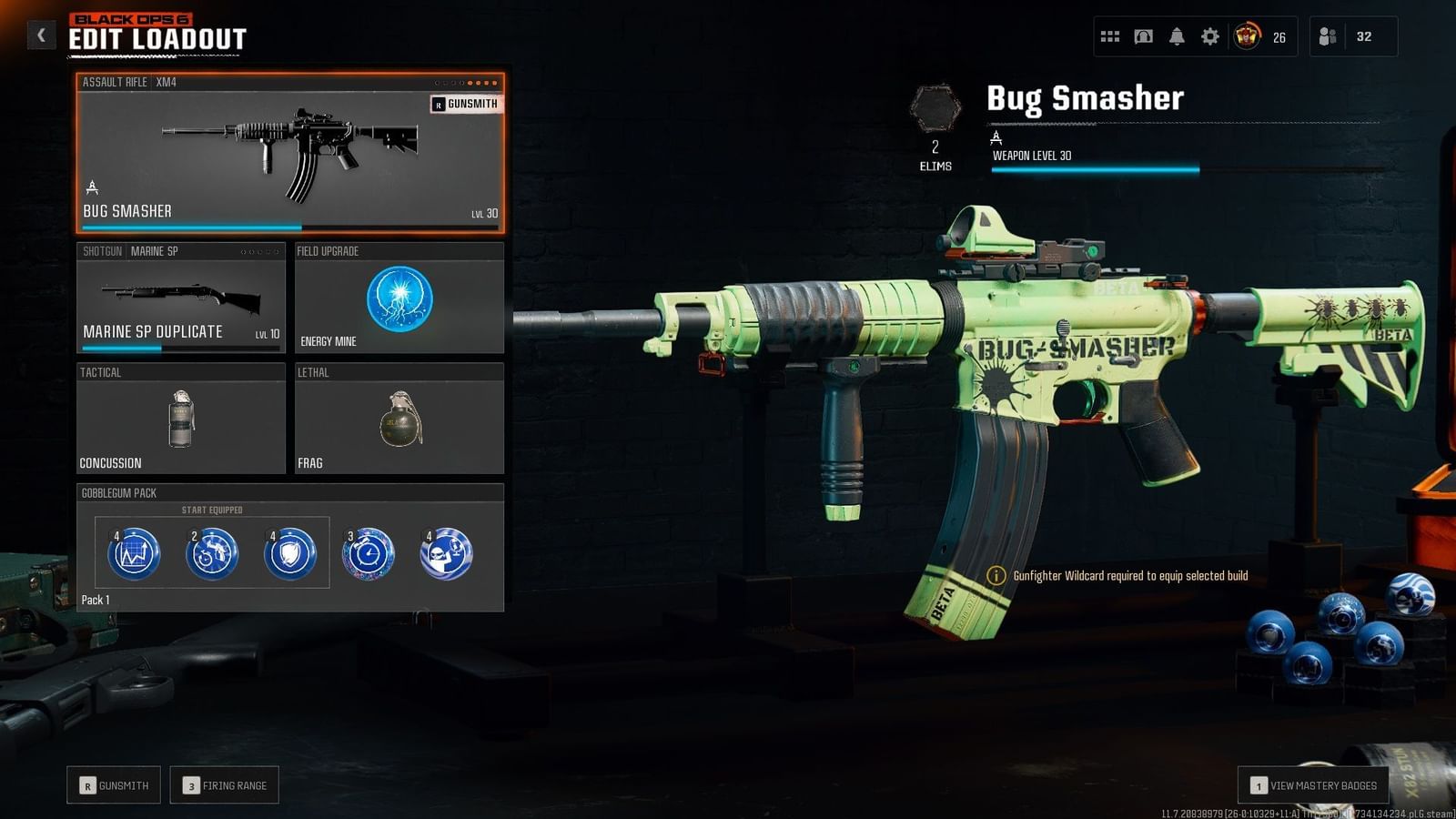Go back using the top-left arrow
The image size is (1456, 819).
(x=41, y=35)
